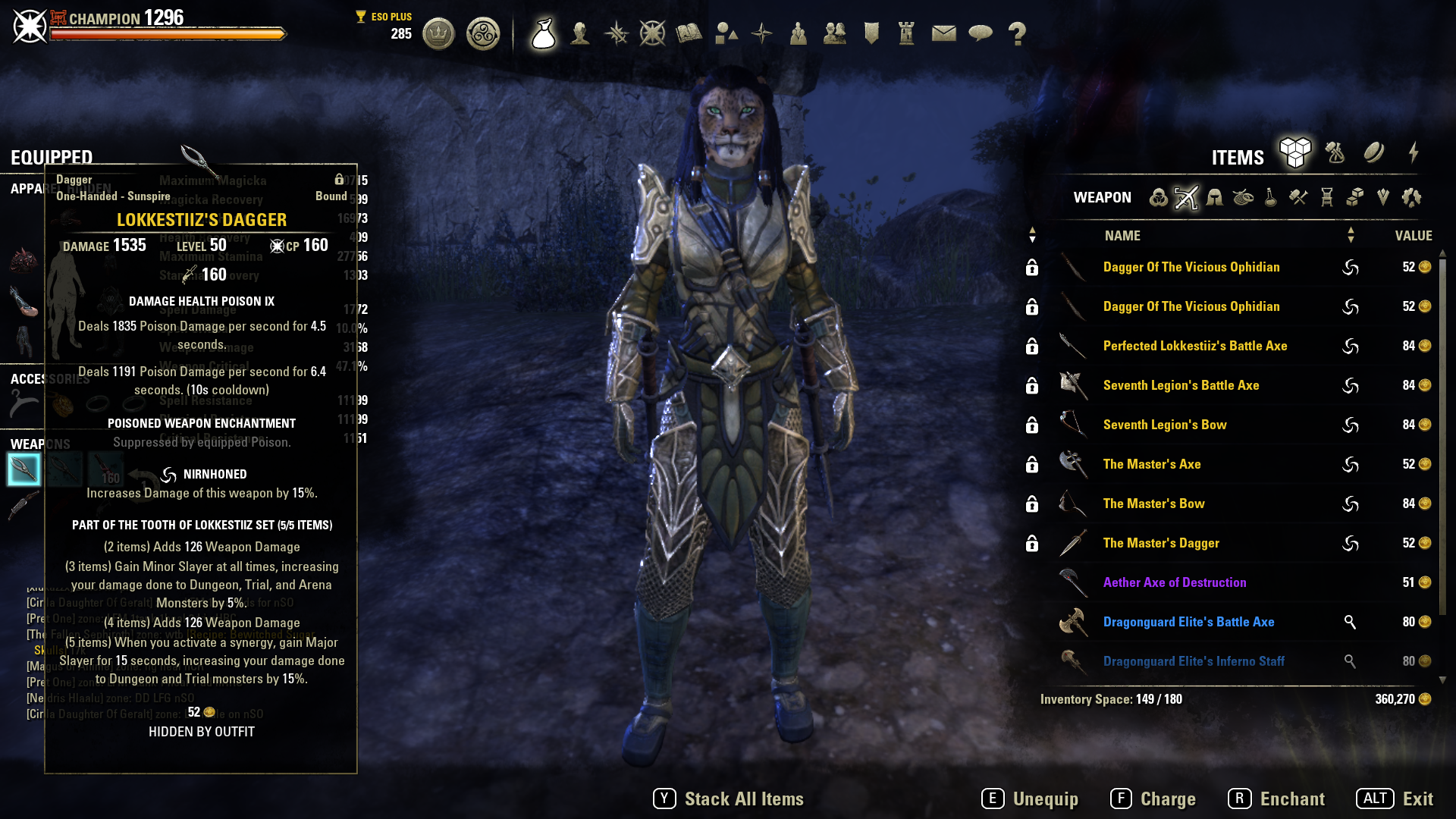Open the journal book icon

[x=690, y=33]
